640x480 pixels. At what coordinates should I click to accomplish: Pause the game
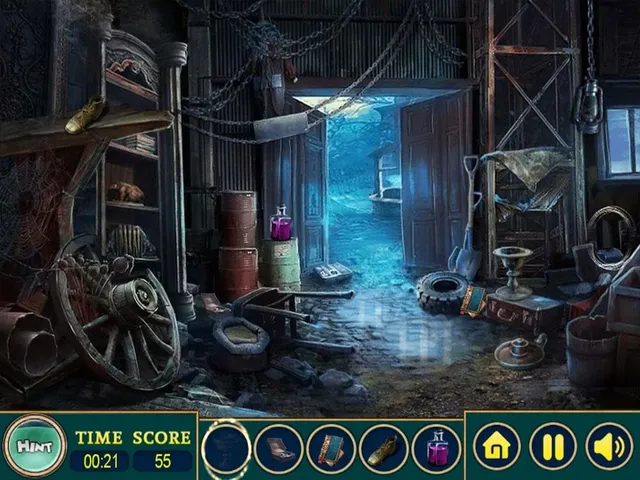553,447
